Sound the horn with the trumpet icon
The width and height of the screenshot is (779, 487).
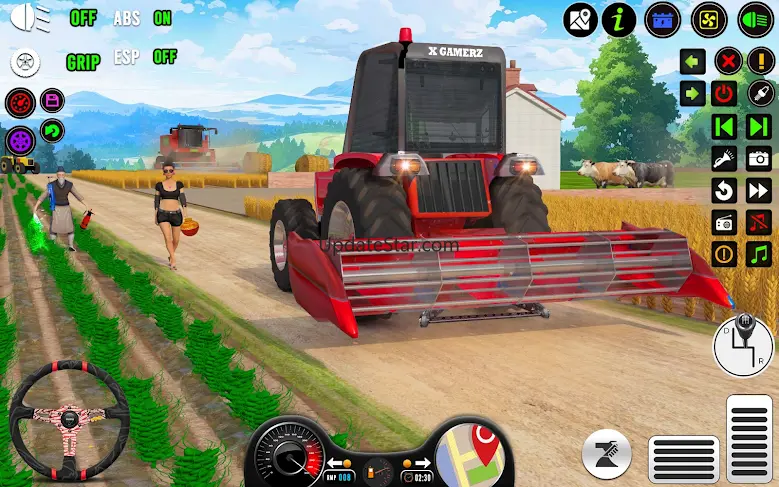pyautogui.click(x=724, y=158)
